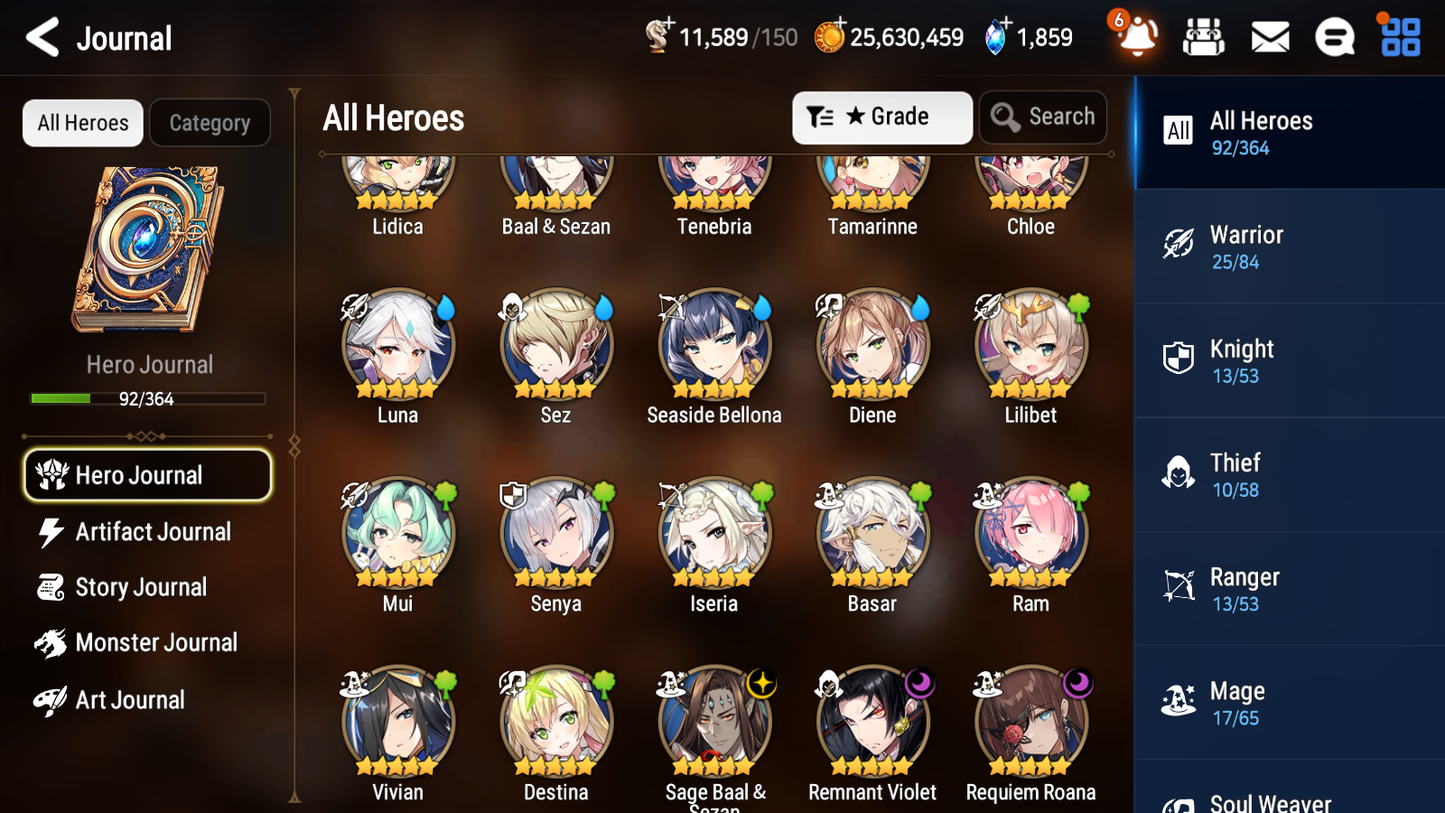
Task: Click the Search button
Action: 1043,116
